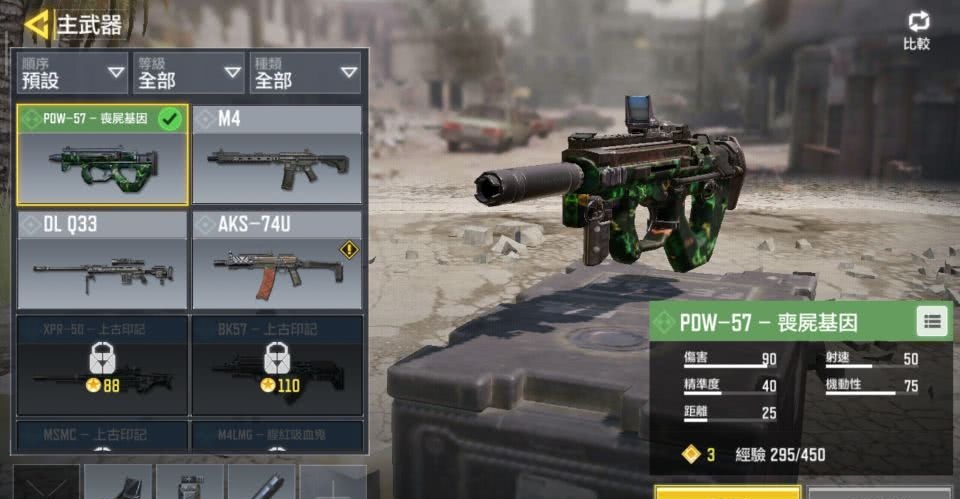Select the DL Q33 sniper card
The height and width of the screenshot is (499, 960).
coord(102,260)
